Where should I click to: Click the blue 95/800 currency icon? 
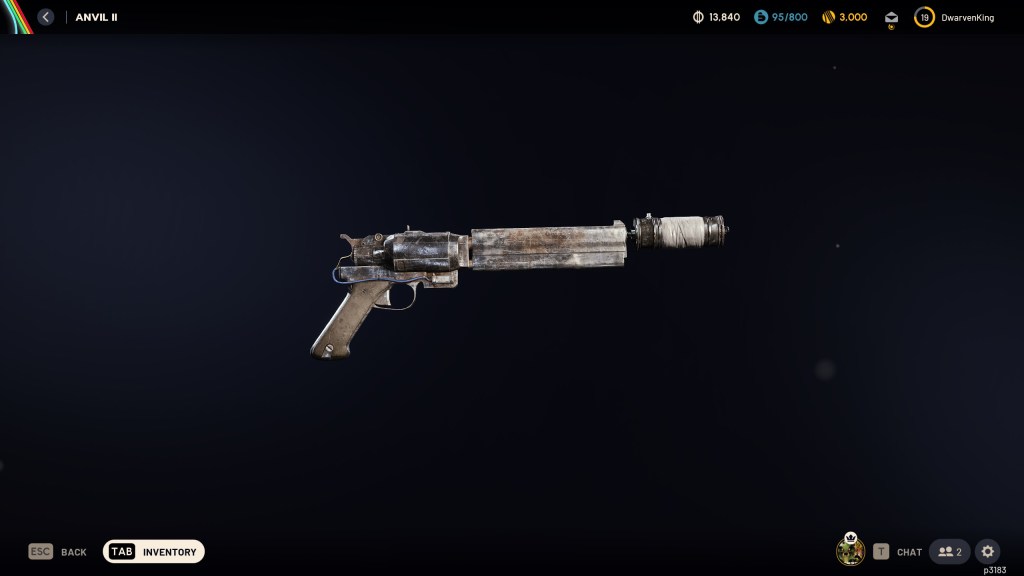point(760,17)
